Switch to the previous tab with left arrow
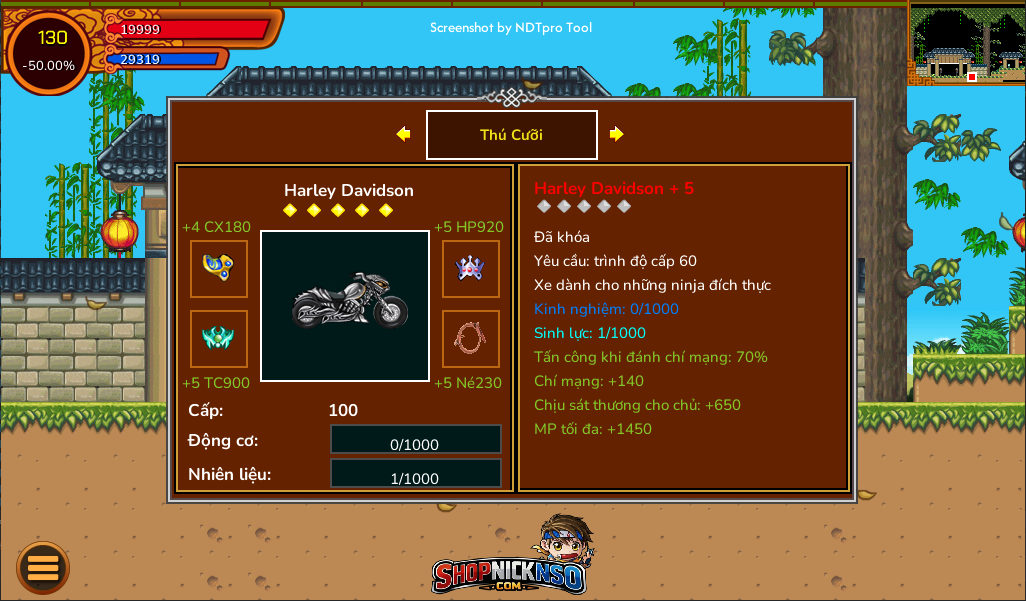This screenshot has width=1026, height=601. [x=403, y=134]
